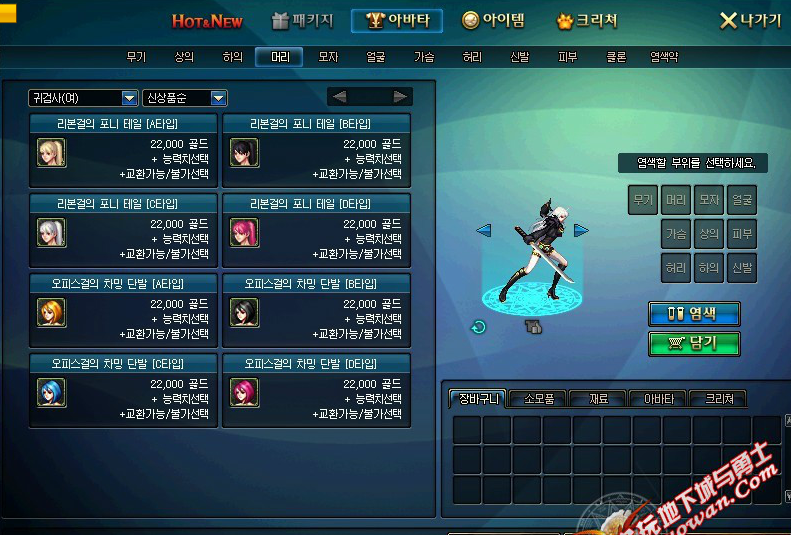Image resolution: width=791 pixels, height=535 pixels.
Task: Open the 염색약 category
Action: [x=664, y=57]
